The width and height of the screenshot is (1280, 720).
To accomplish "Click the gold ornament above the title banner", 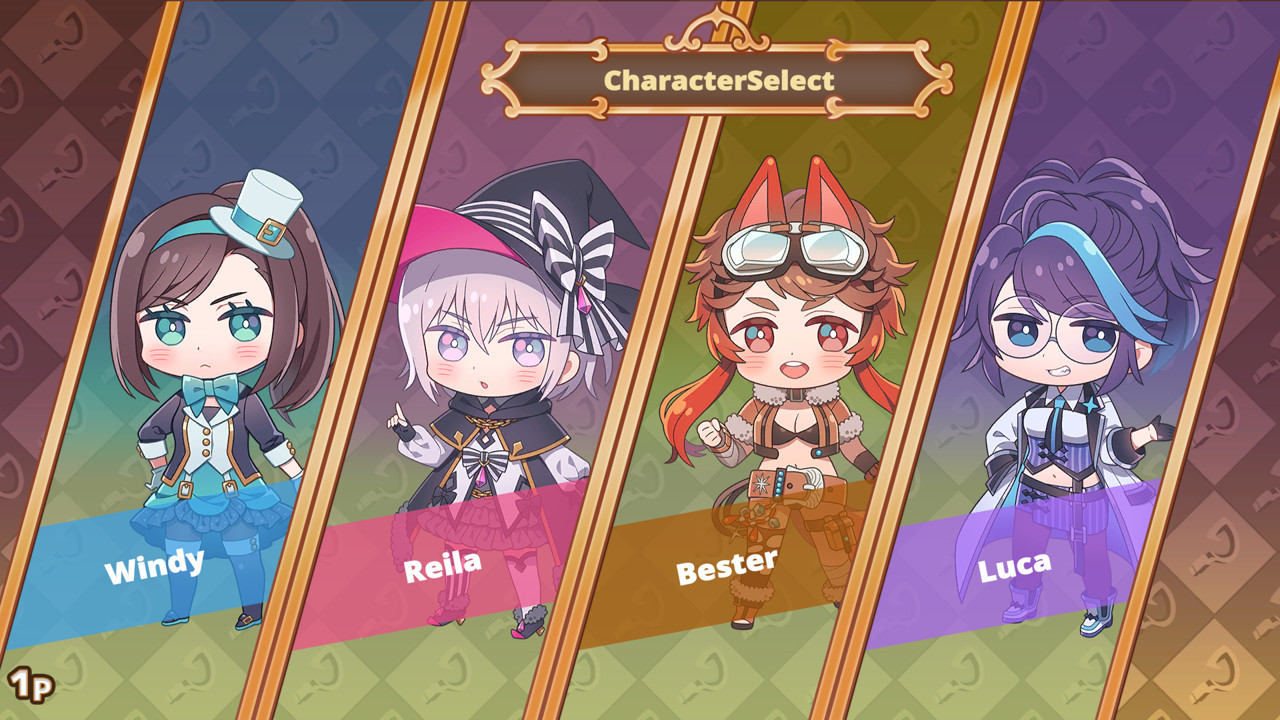I will point(713,25).
